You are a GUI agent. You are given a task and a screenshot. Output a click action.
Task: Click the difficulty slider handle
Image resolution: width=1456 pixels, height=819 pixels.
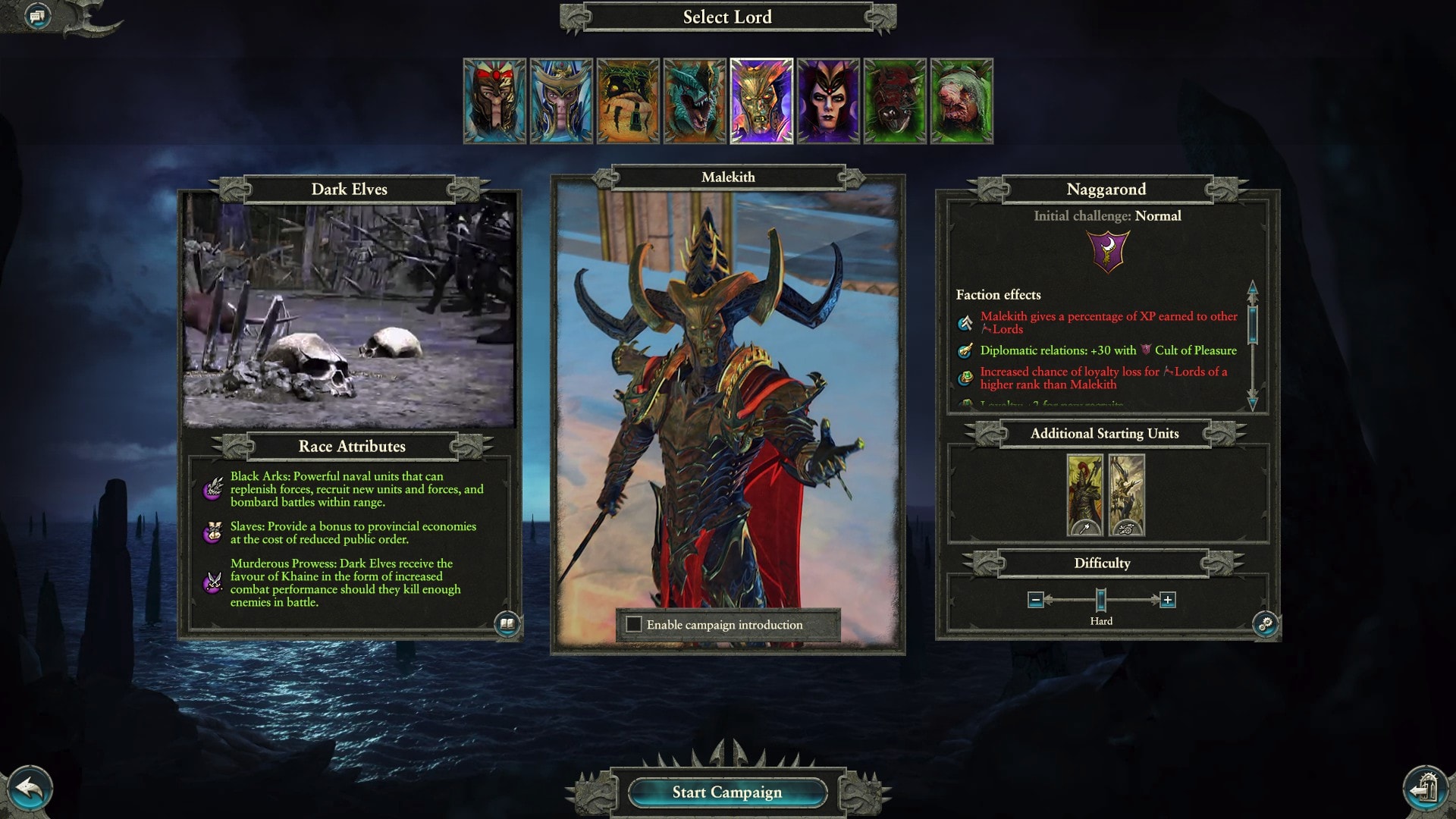1101,600
